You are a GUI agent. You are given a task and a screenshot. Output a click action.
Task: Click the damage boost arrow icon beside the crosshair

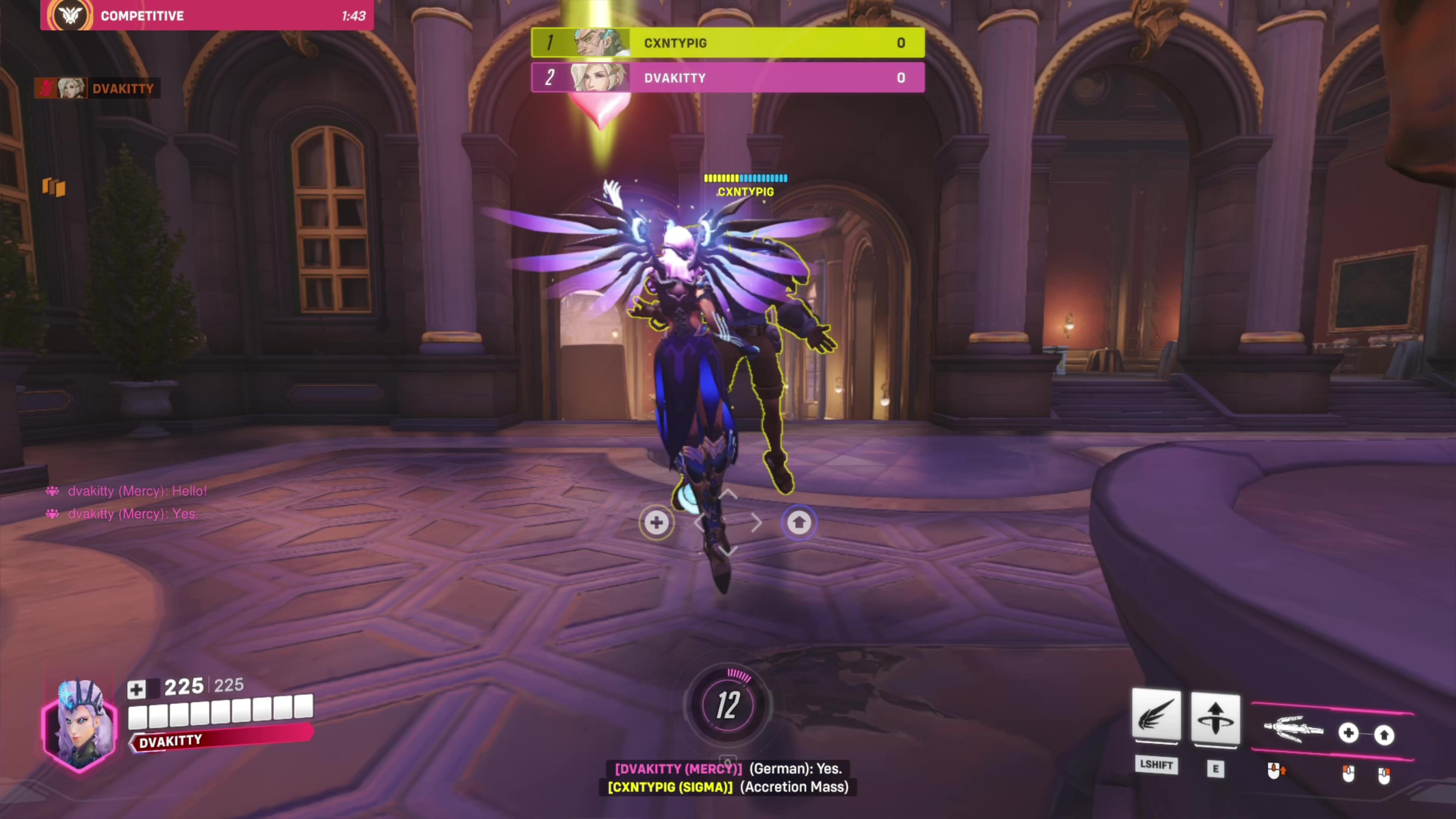tap(799, 522)
